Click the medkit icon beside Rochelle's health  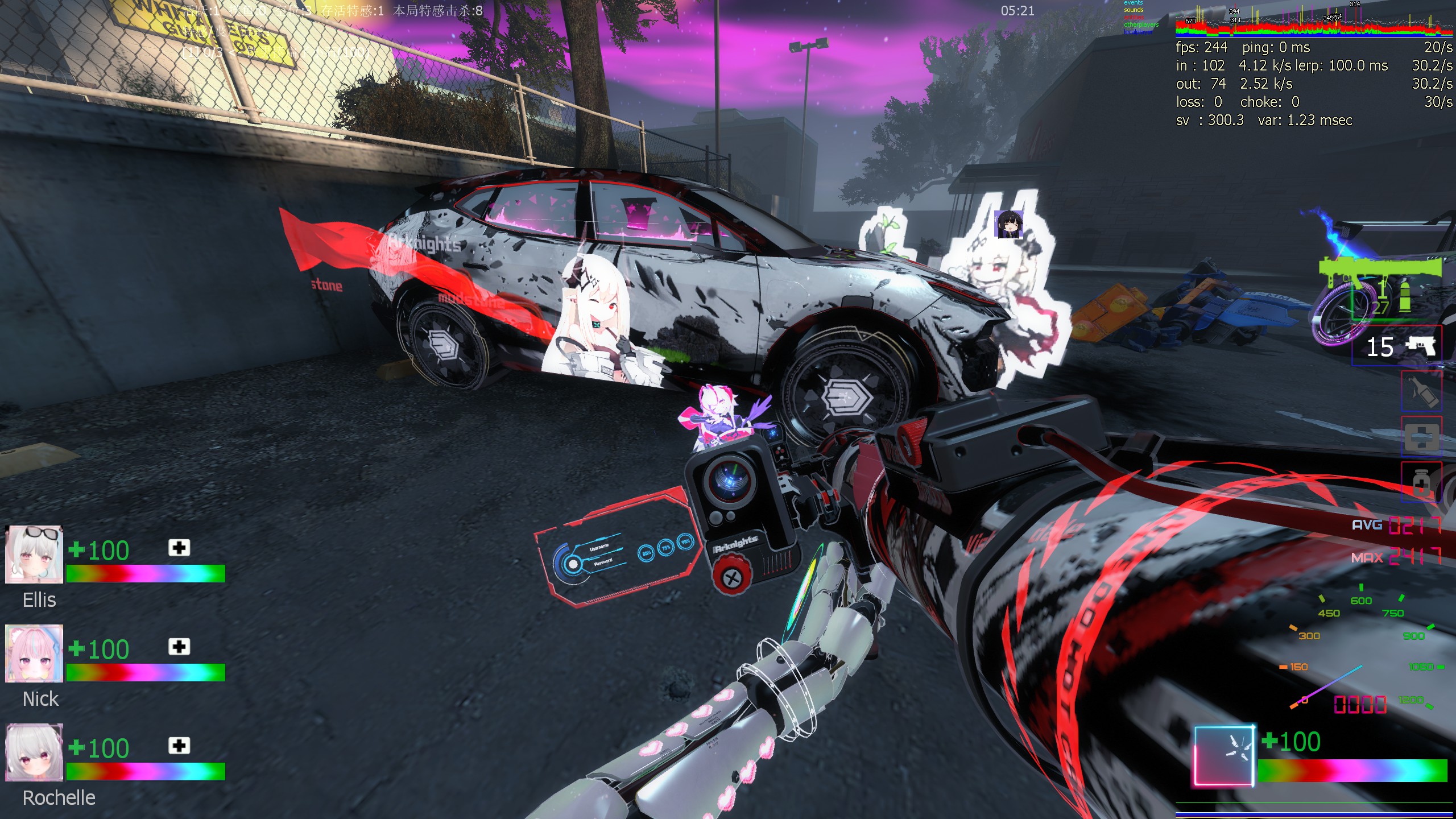(x=179, y=746)
